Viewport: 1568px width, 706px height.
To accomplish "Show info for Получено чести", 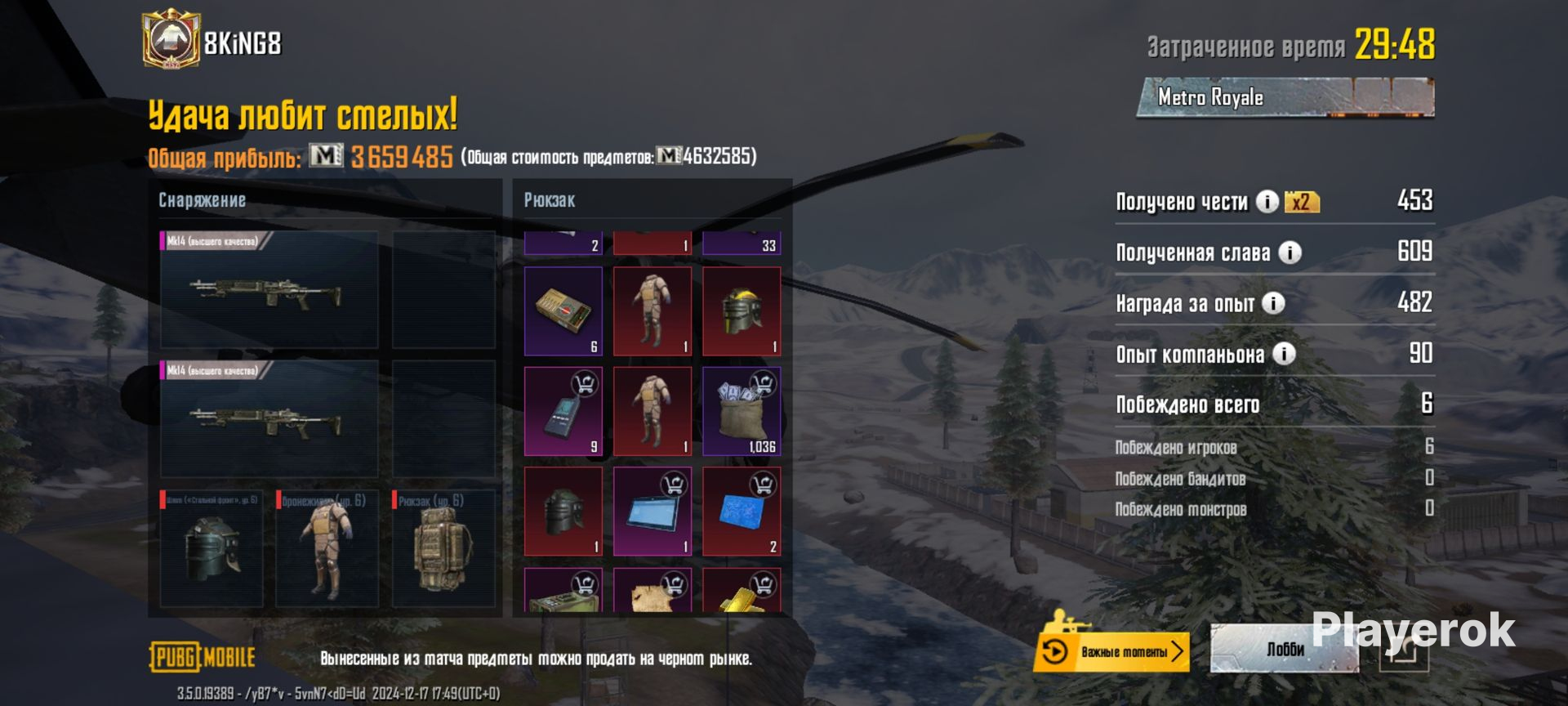I will click(x=1267, y=201).
